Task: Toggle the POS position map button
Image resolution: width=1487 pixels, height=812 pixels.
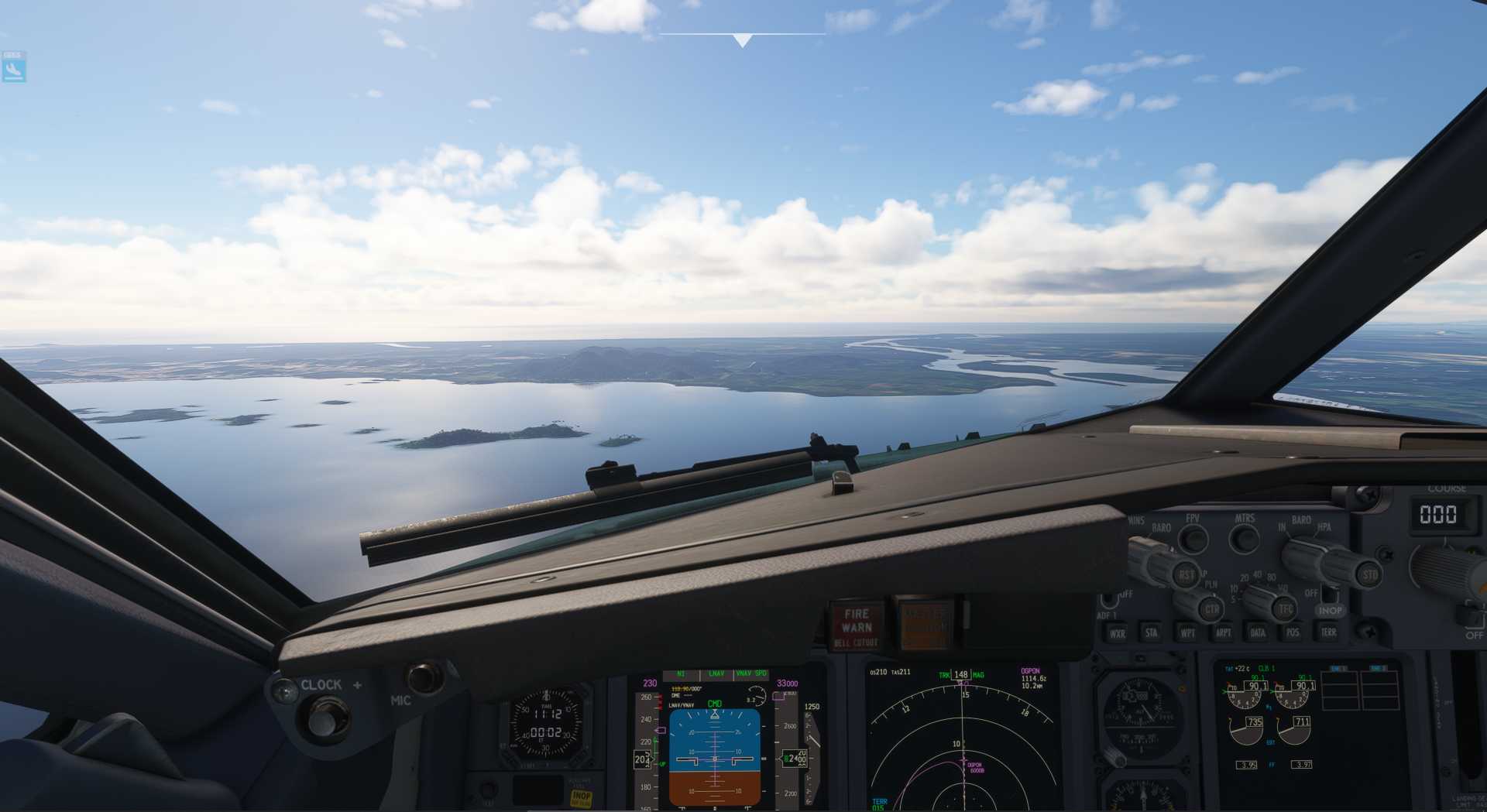Action: tap(1293, 633)
